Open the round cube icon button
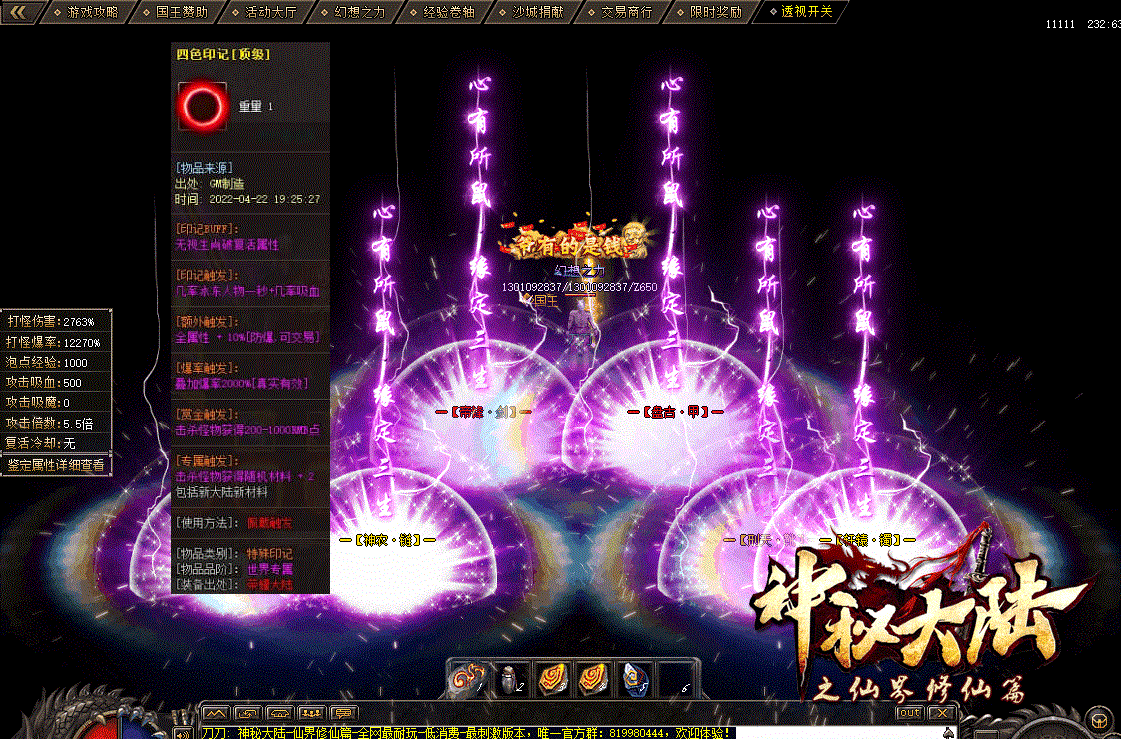1121x739 pixels. pyautogui.click(x=1098, y=718)
